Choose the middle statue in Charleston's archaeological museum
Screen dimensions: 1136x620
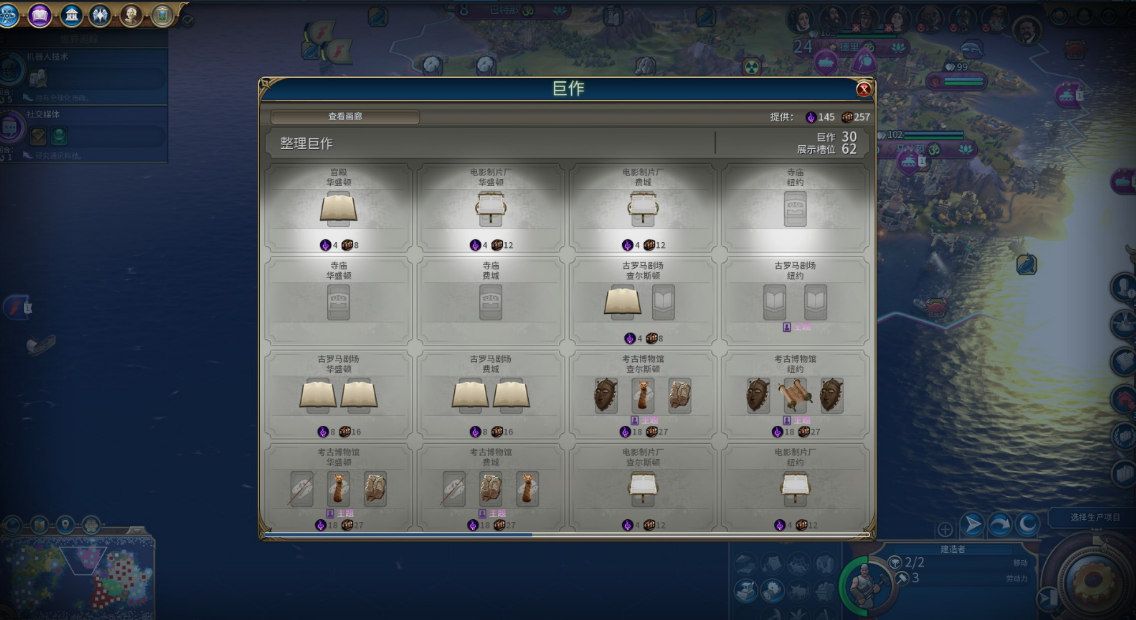click(642, 394)
